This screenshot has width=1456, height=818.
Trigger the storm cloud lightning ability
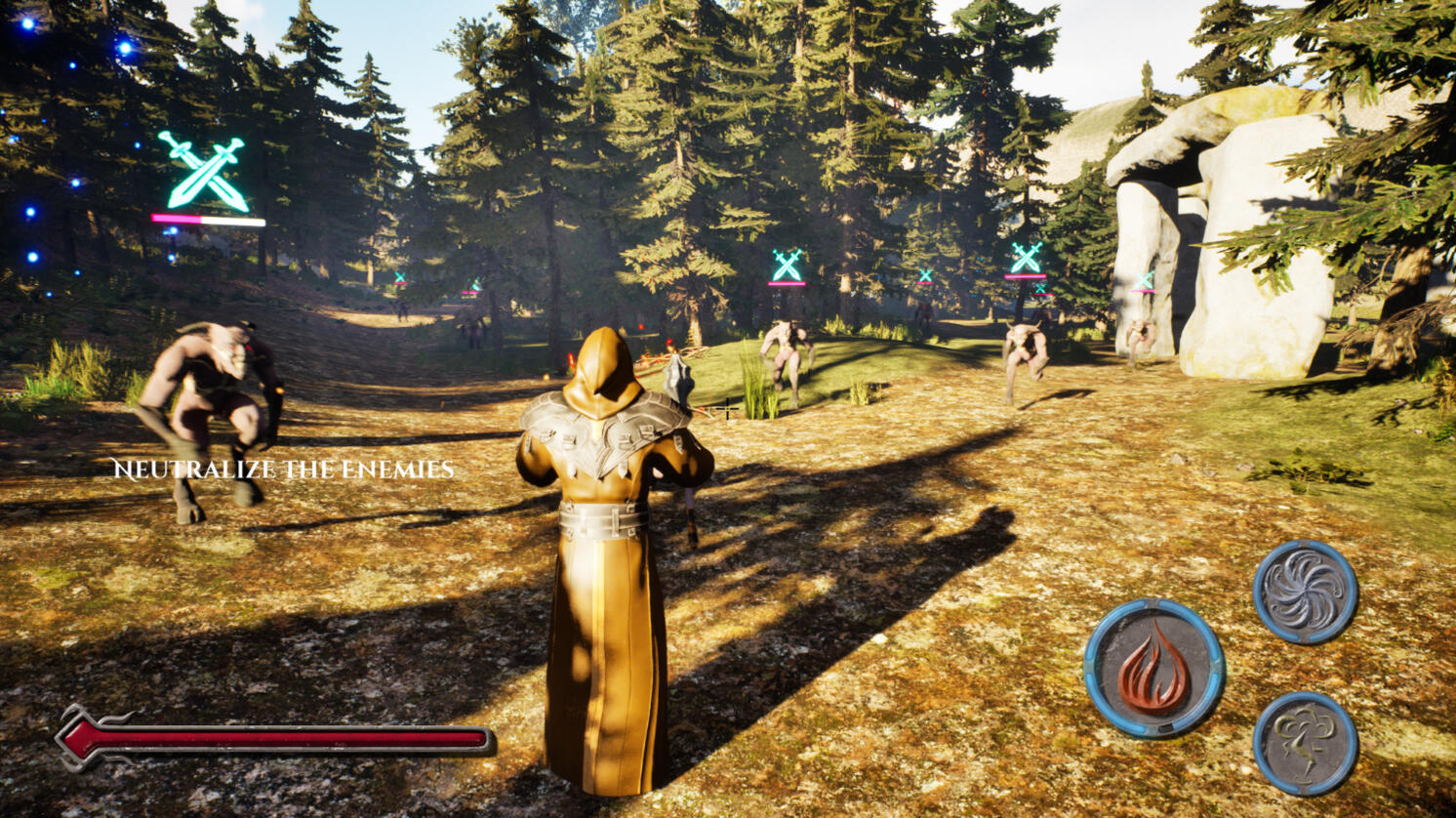tap(1305, 743)
